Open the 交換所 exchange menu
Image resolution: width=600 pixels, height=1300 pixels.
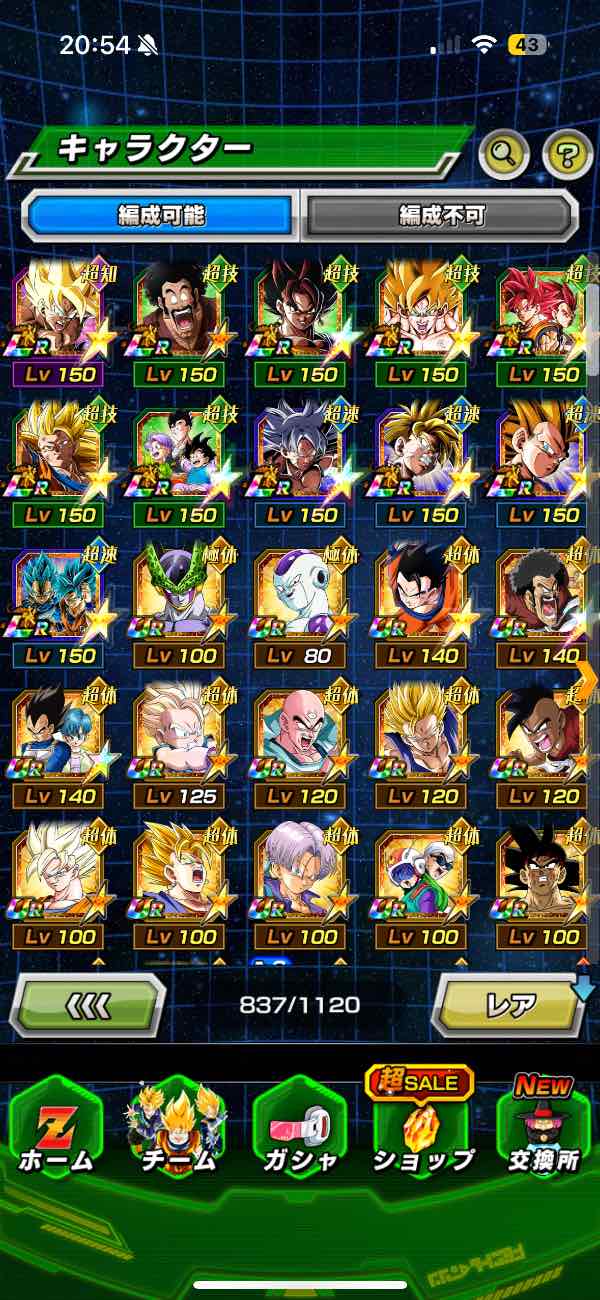click(x=543, y=1125)
